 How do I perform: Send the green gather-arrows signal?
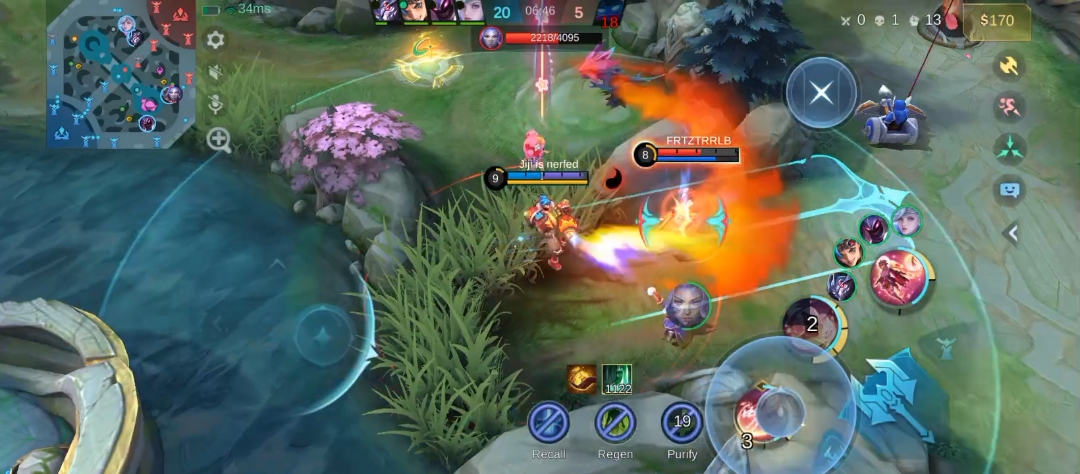coord(1010,149)
